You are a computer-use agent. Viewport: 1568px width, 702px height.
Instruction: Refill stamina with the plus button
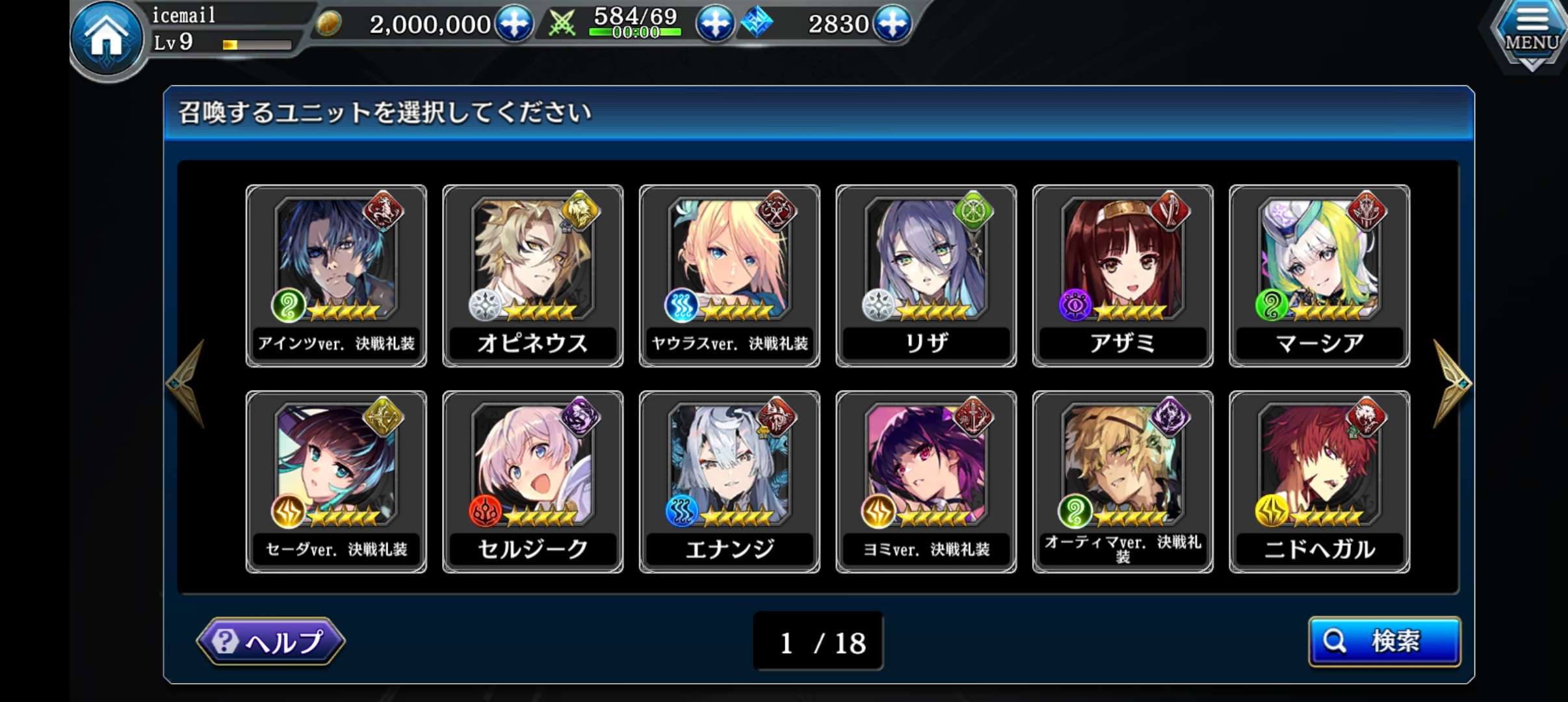[715, 24]
